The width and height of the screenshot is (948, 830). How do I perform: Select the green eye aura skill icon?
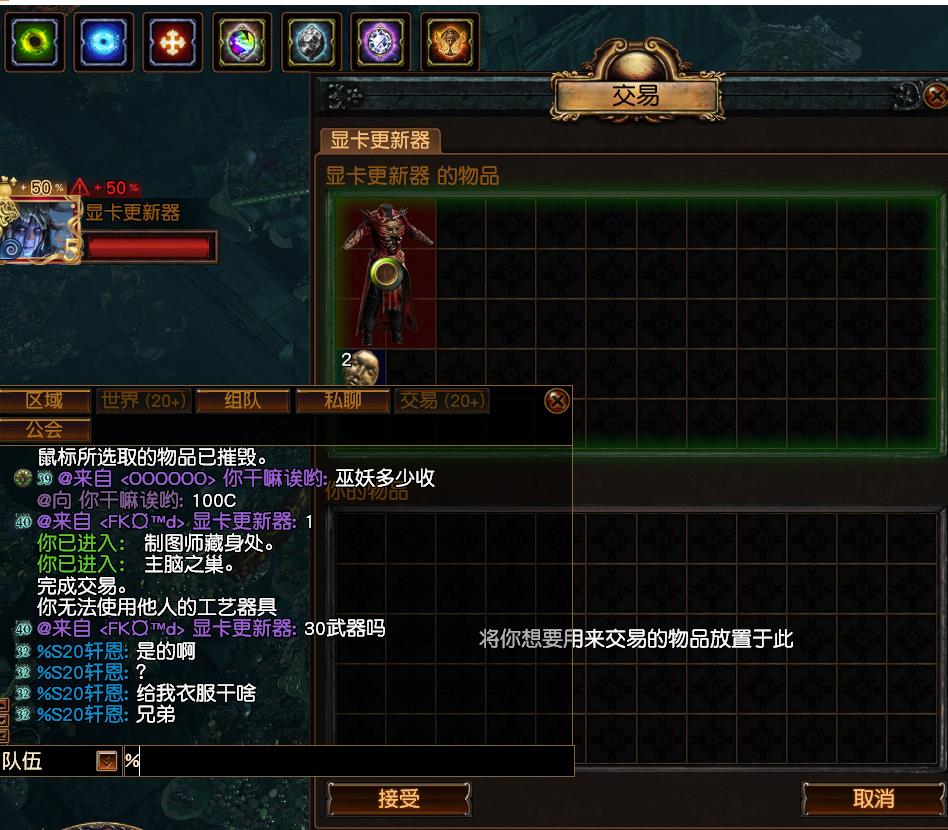(x=33, y=42)
